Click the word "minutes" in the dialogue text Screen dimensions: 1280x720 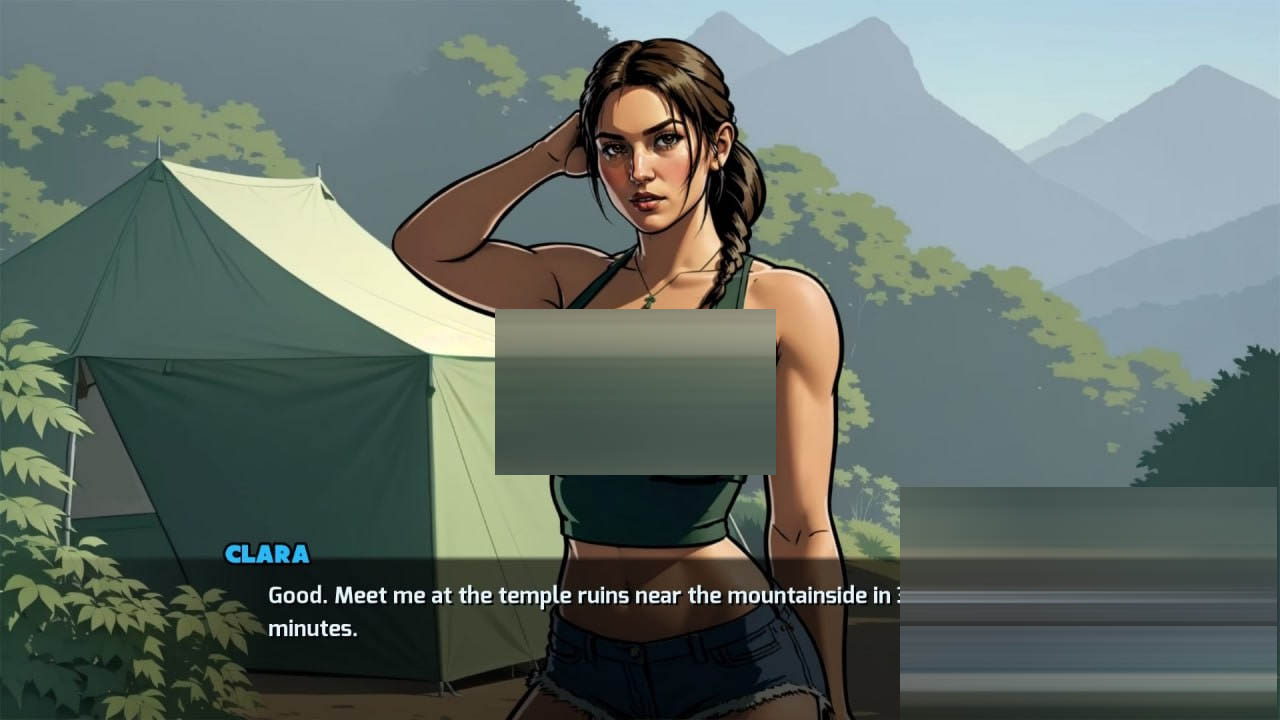313,631
